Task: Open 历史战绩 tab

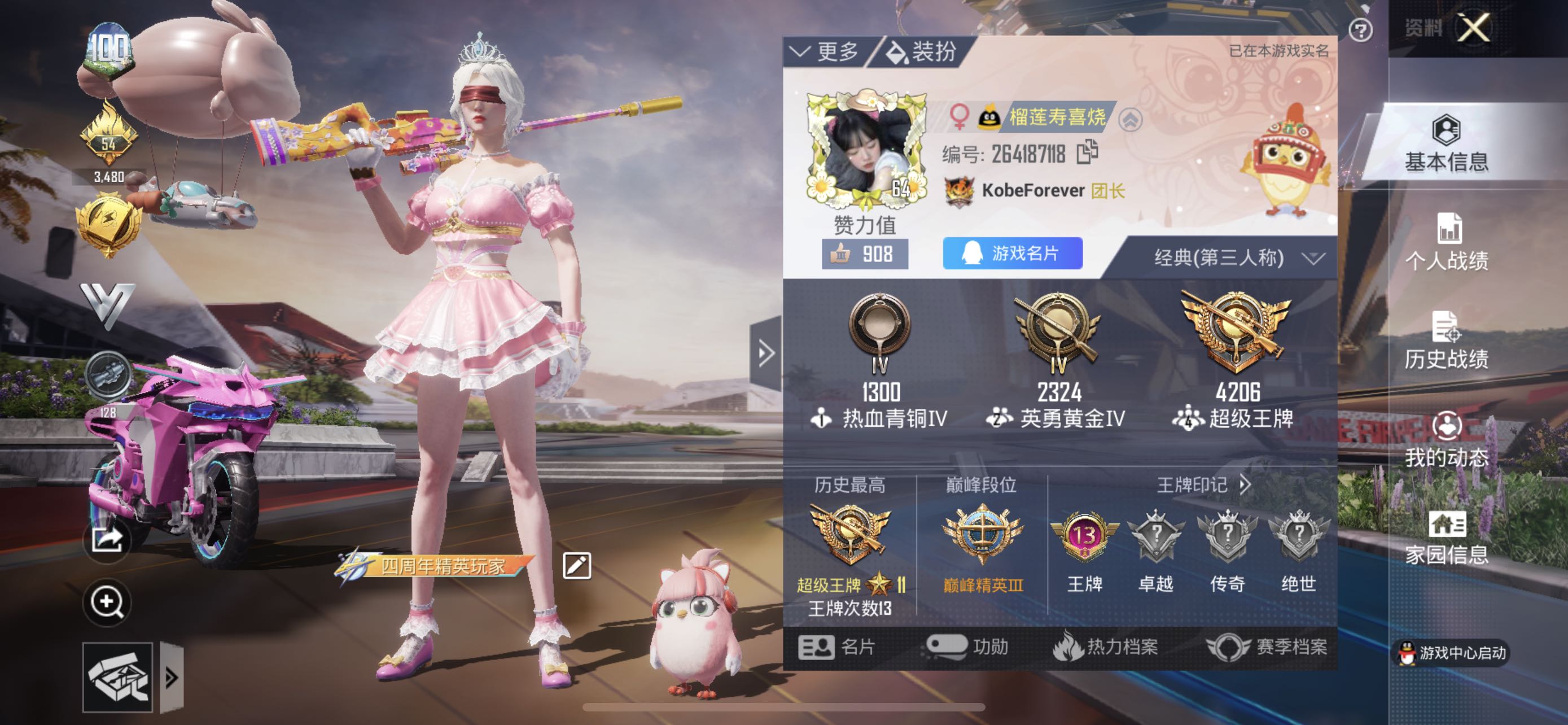Action: pos(1446,340)
